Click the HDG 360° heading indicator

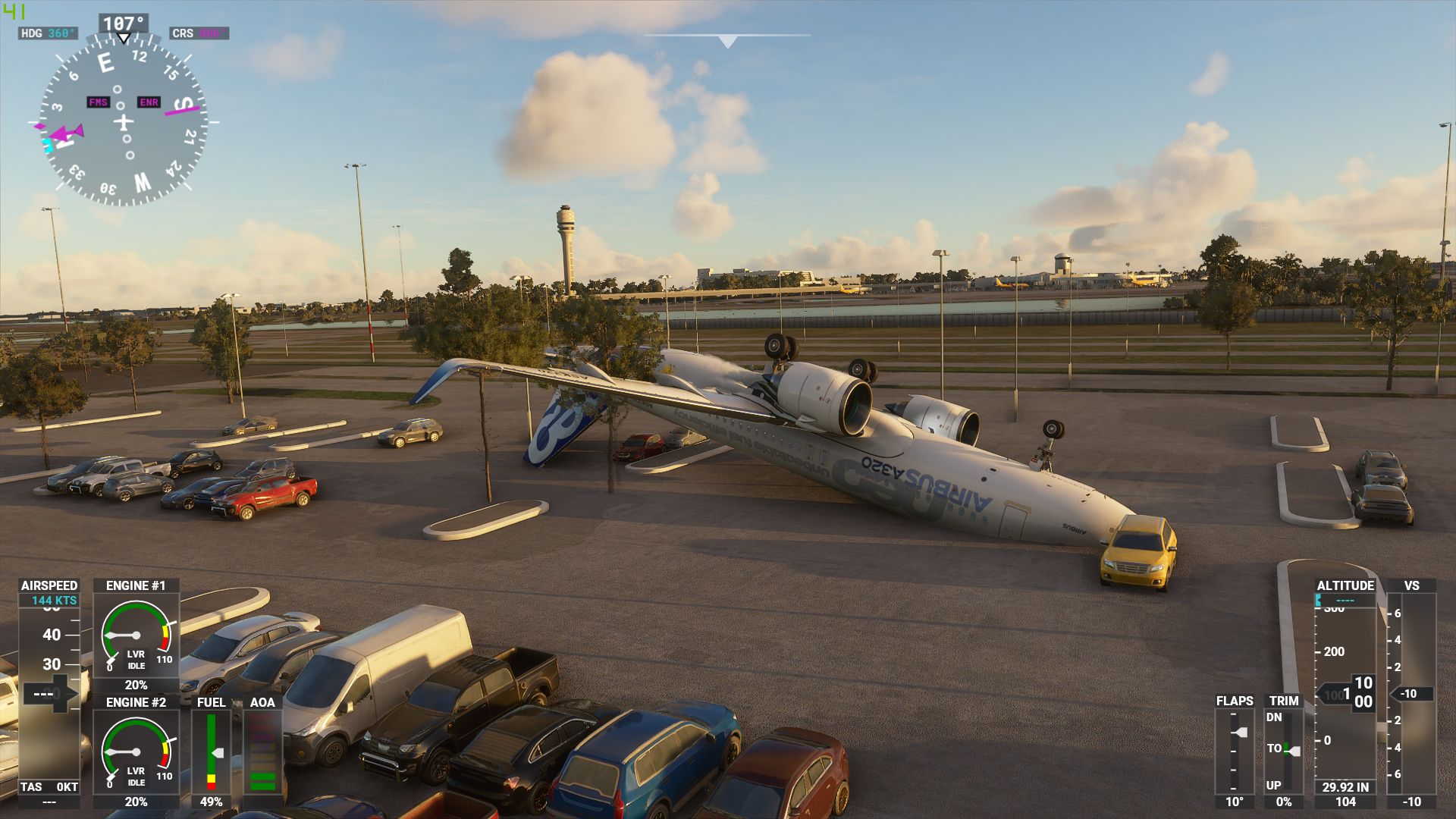49,33
